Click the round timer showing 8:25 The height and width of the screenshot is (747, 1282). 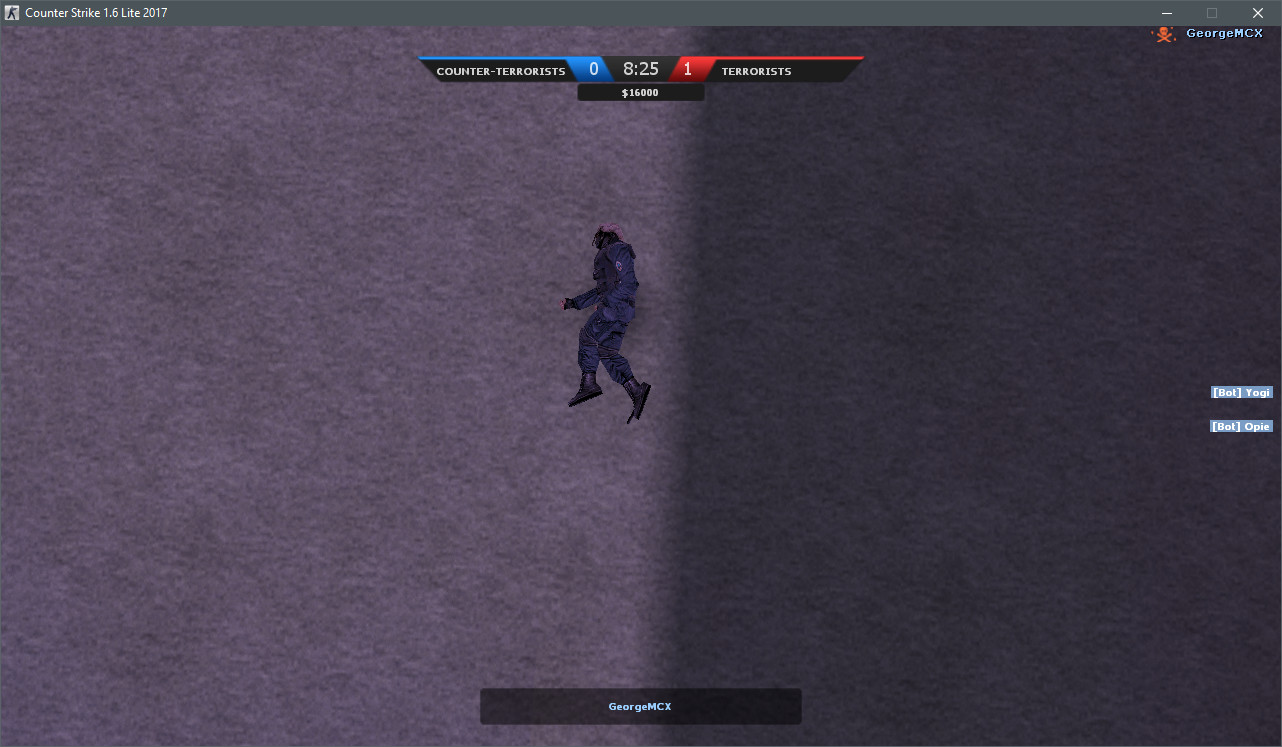[x=641, y=69]
